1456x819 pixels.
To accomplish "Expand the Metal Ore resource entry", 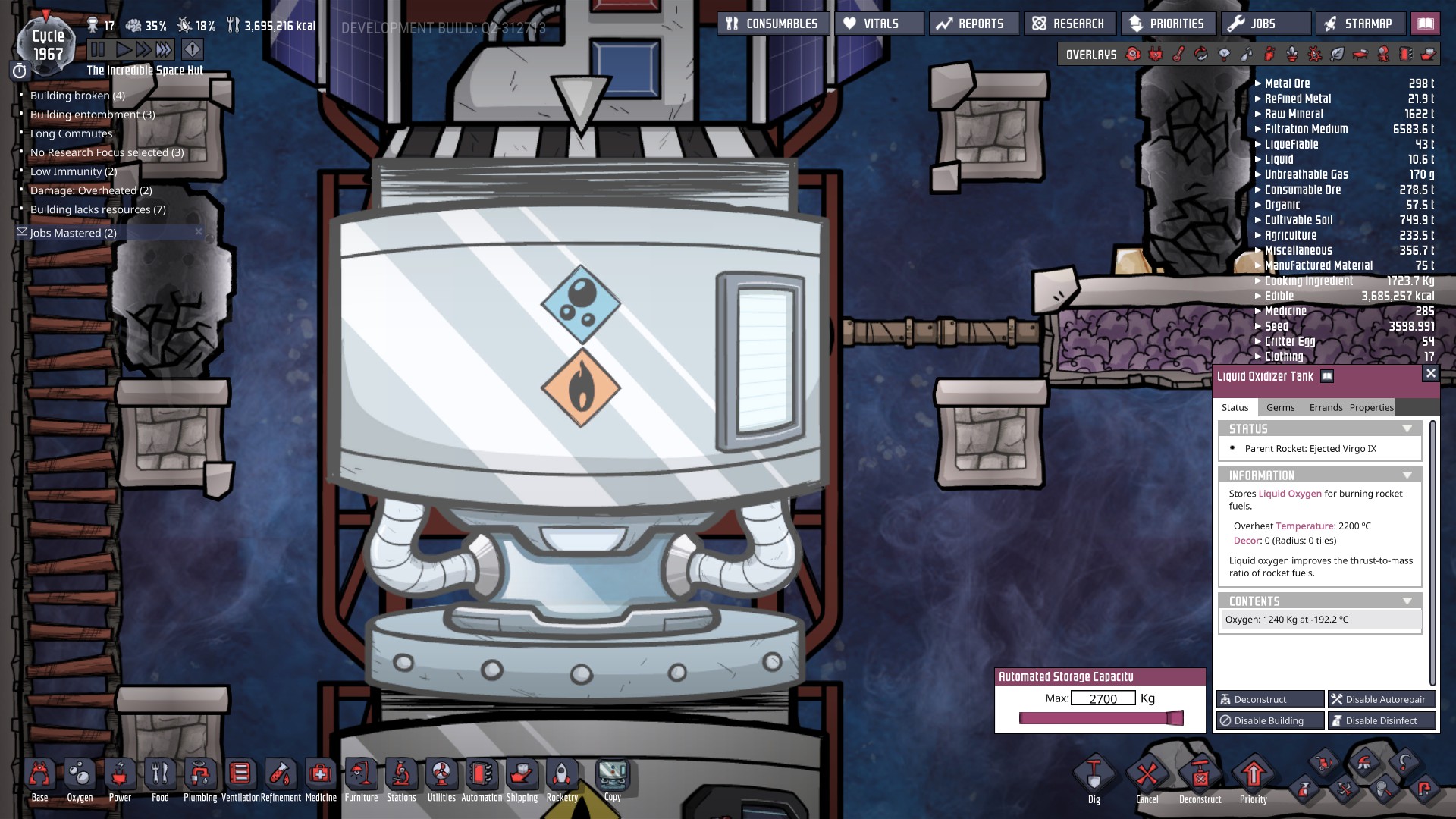I will pyautogui.click(x=1259, y=83).
